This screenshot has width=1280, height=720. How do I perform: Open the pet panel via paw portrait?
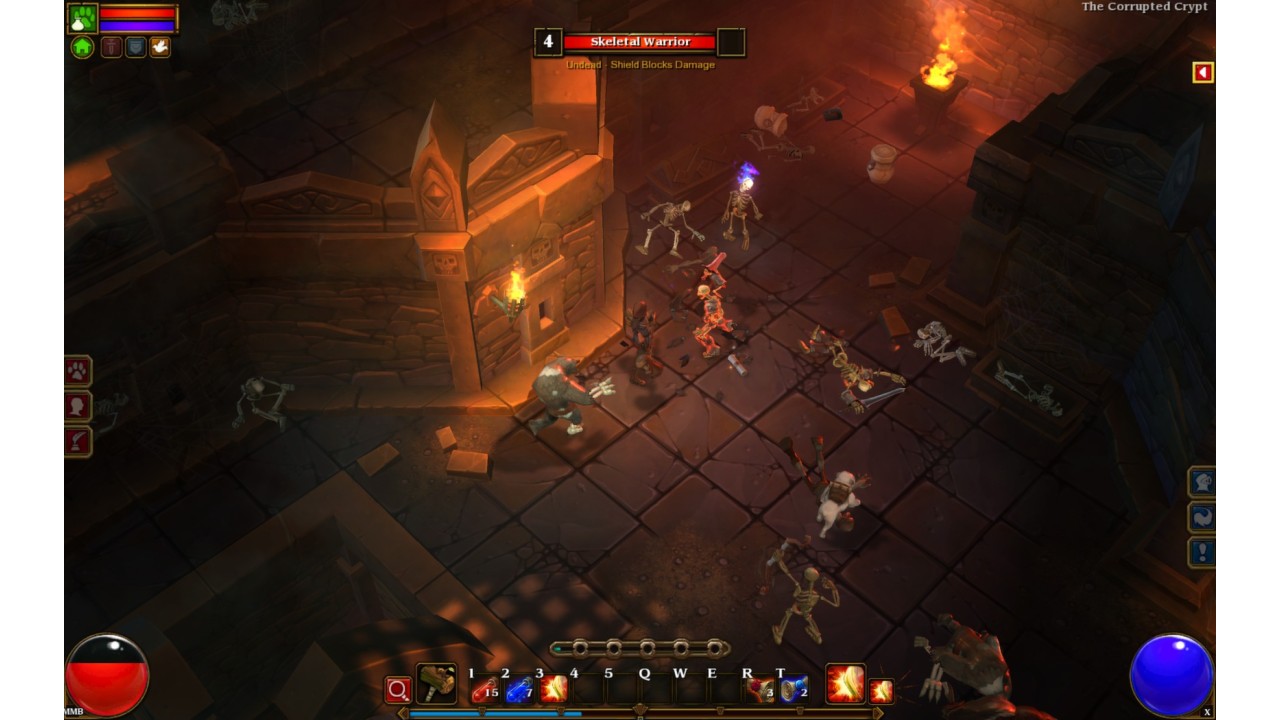[x=82, y=18]
